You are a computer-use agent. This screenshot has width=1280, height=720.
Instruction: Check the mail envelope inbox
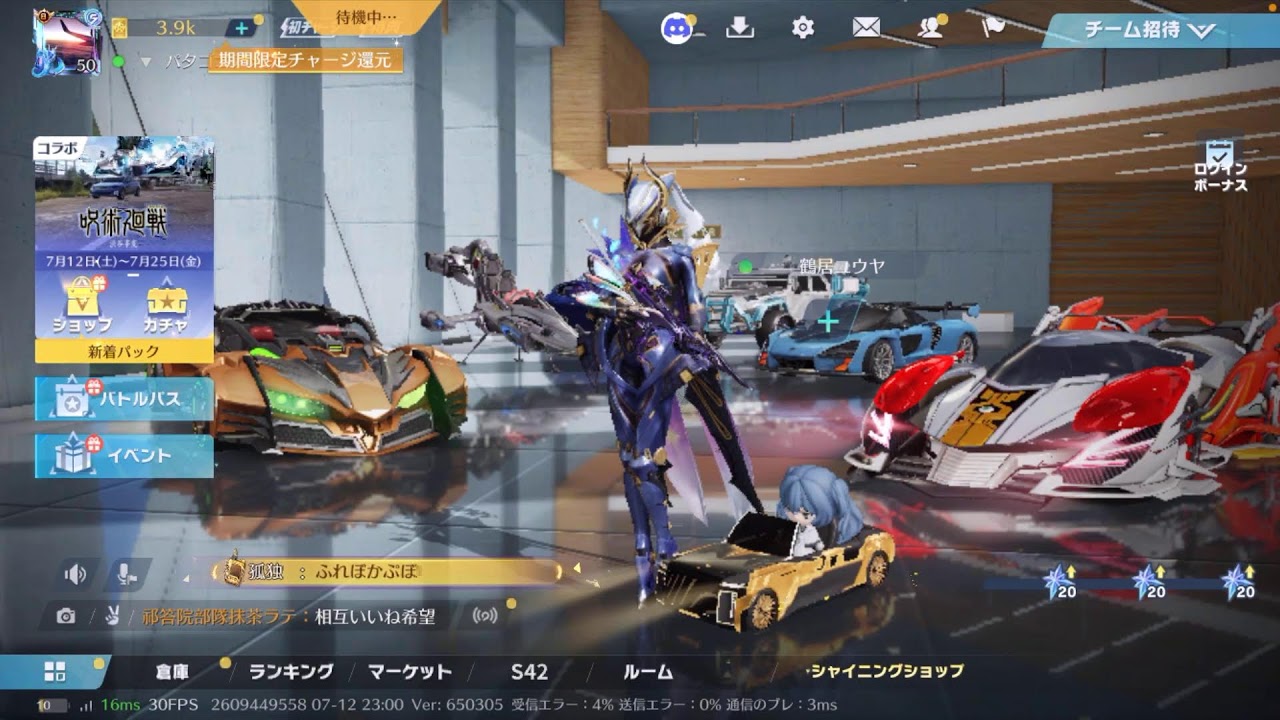866,28
